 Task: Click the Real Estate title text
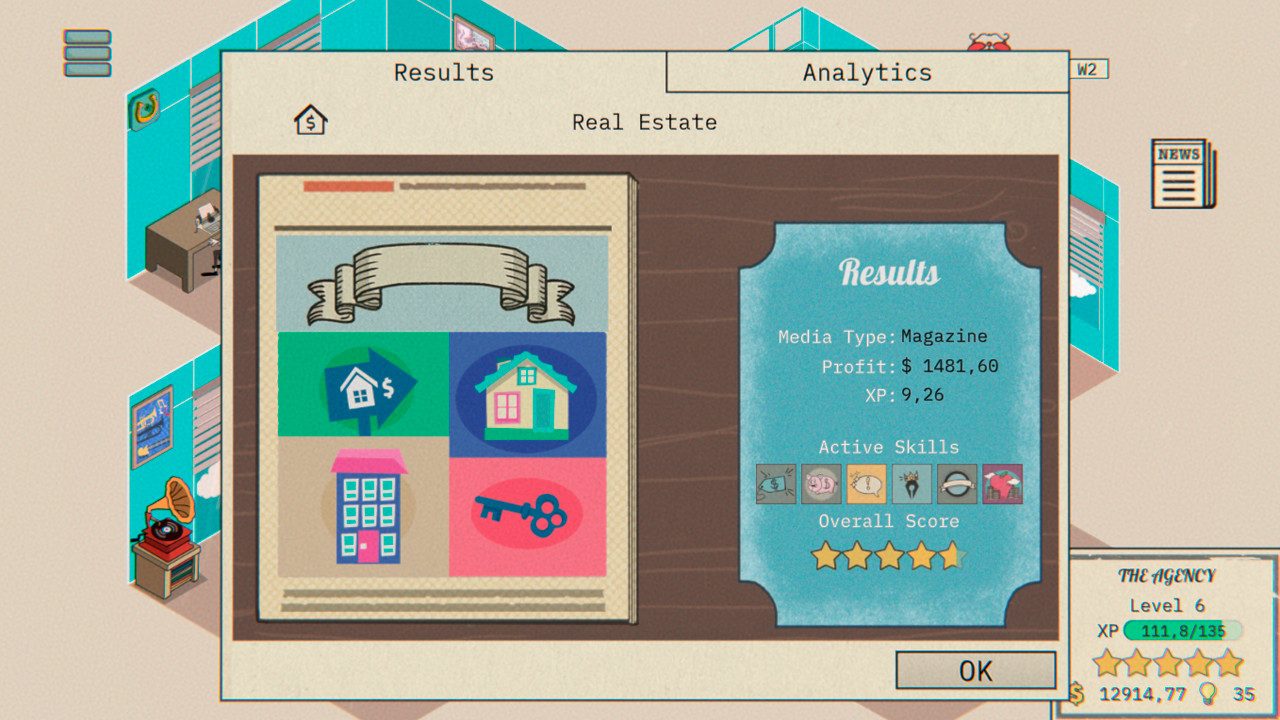644,122
